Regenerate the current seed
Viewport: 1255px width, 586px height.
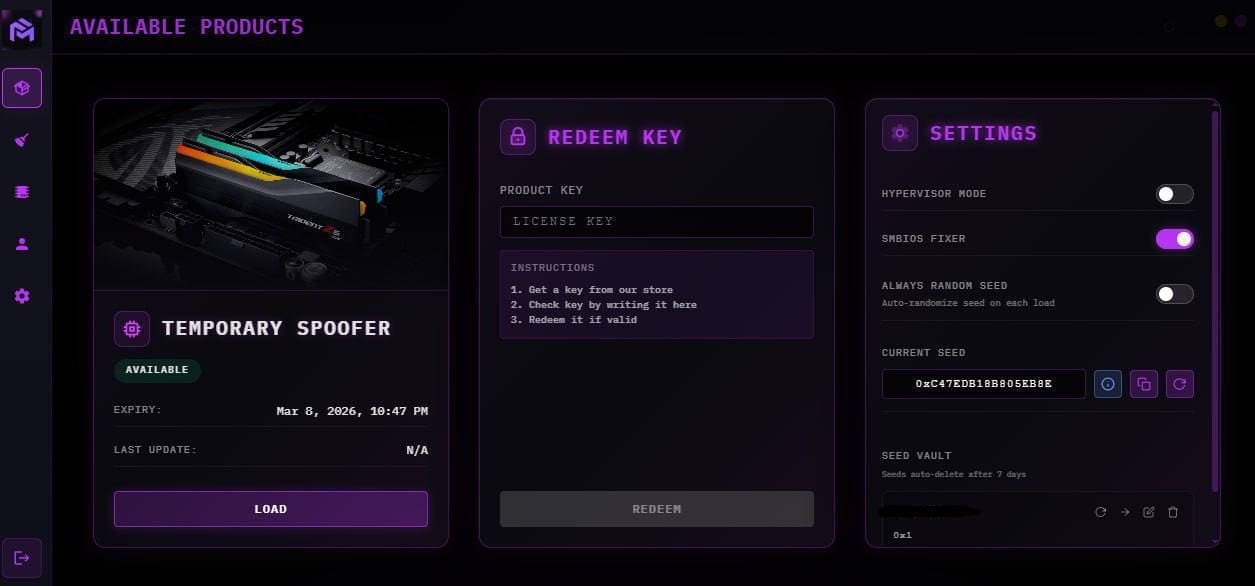pos(1180,384)
